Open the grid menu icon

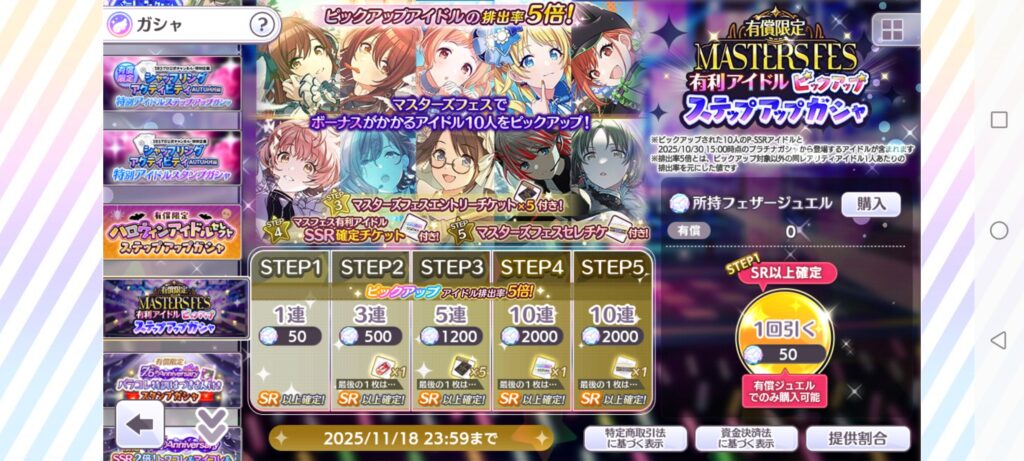pos(895,29)
